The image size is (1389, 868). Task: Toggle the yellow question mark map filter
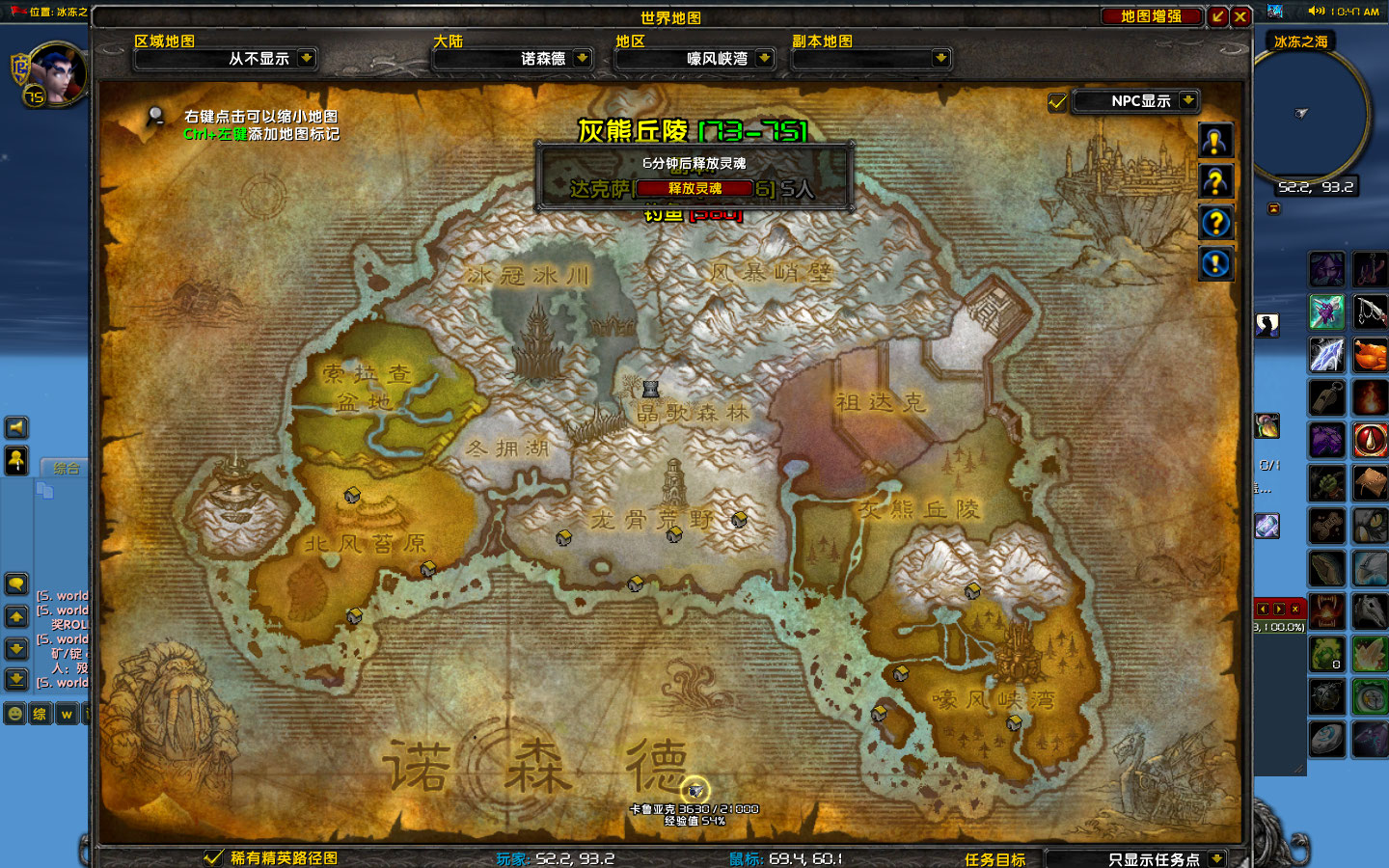[x=1215, y=181]
